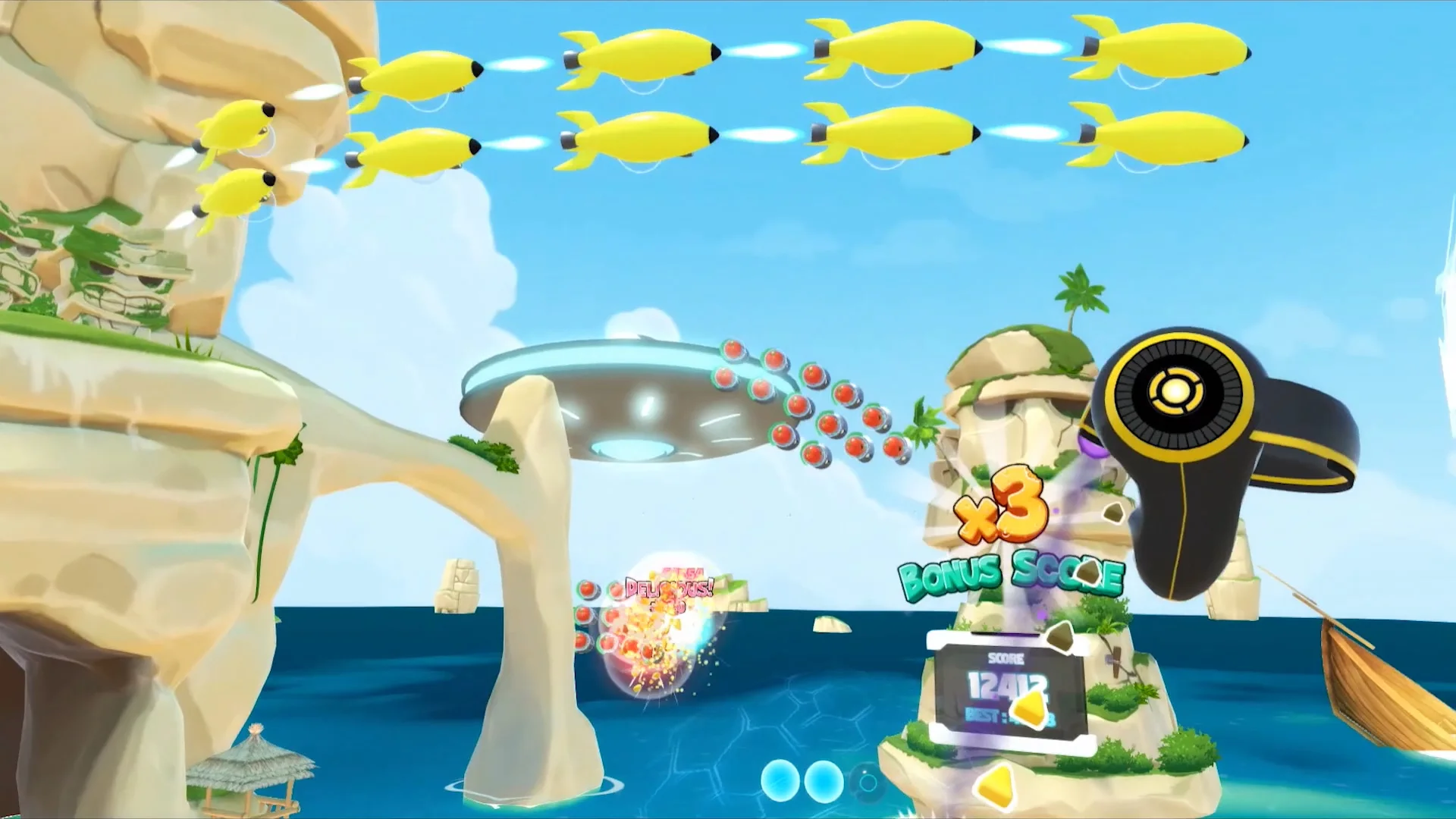Toggle the left blue orb at the bottom
1456x819 pixels.
tap(780, 782)
